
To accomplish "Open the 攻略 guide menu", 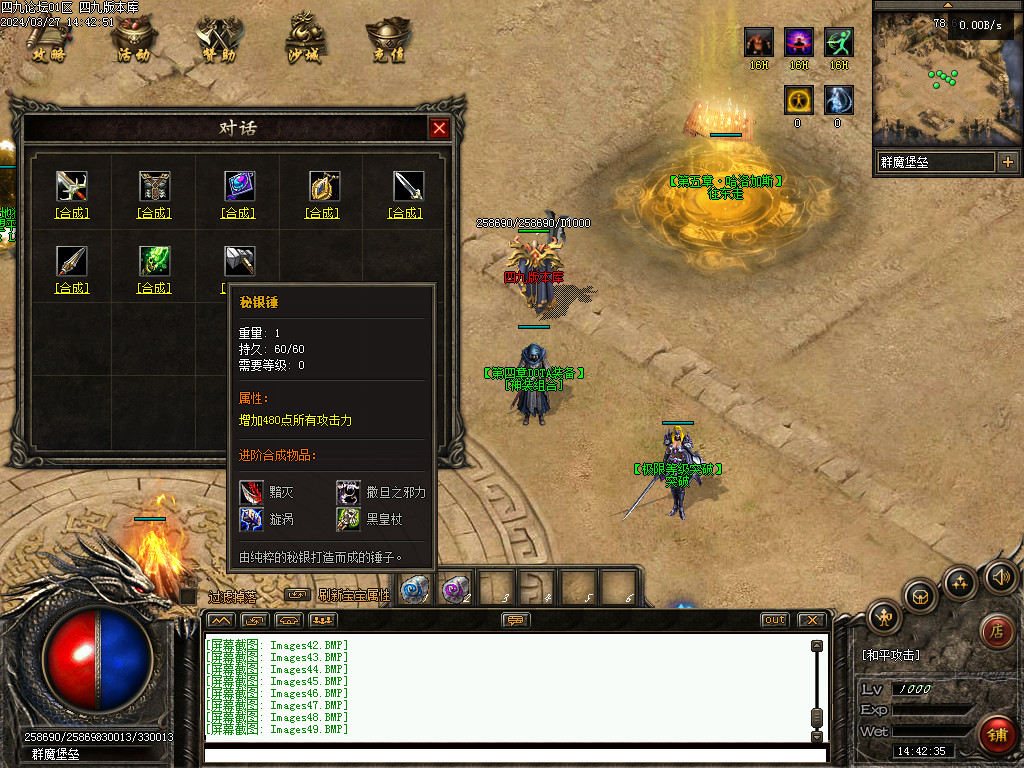I will 48,40.
